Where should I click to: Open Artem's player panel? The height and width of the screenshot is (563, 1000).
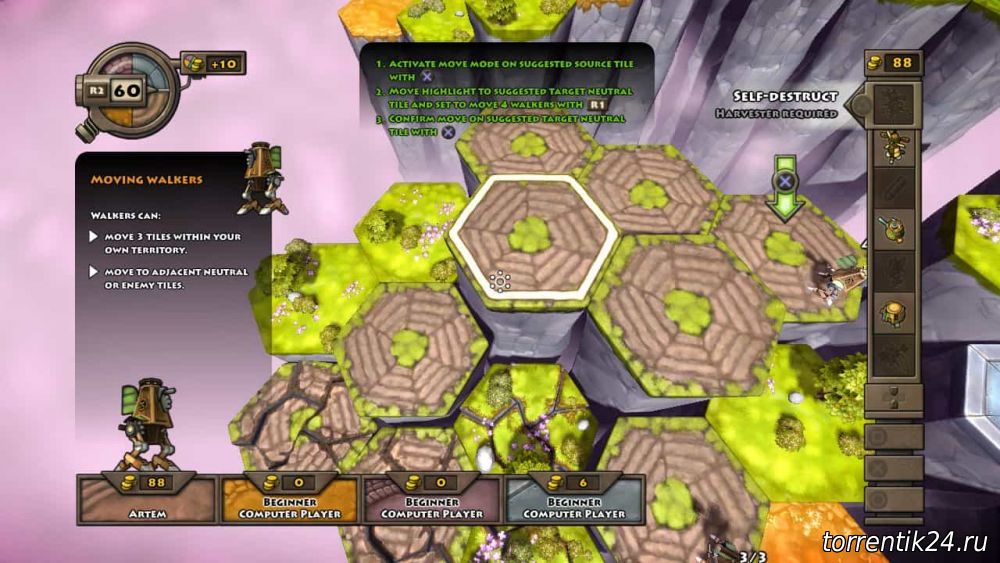click(x=147, y=498)
